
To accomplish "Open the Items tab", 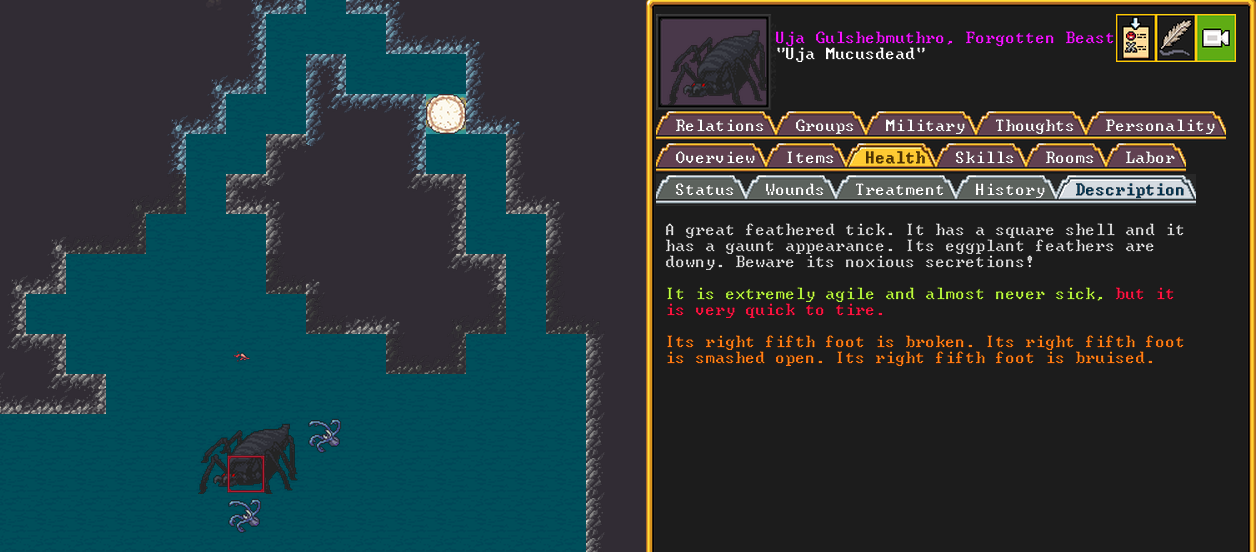I will pyautogui.click(x=809, y=157).
